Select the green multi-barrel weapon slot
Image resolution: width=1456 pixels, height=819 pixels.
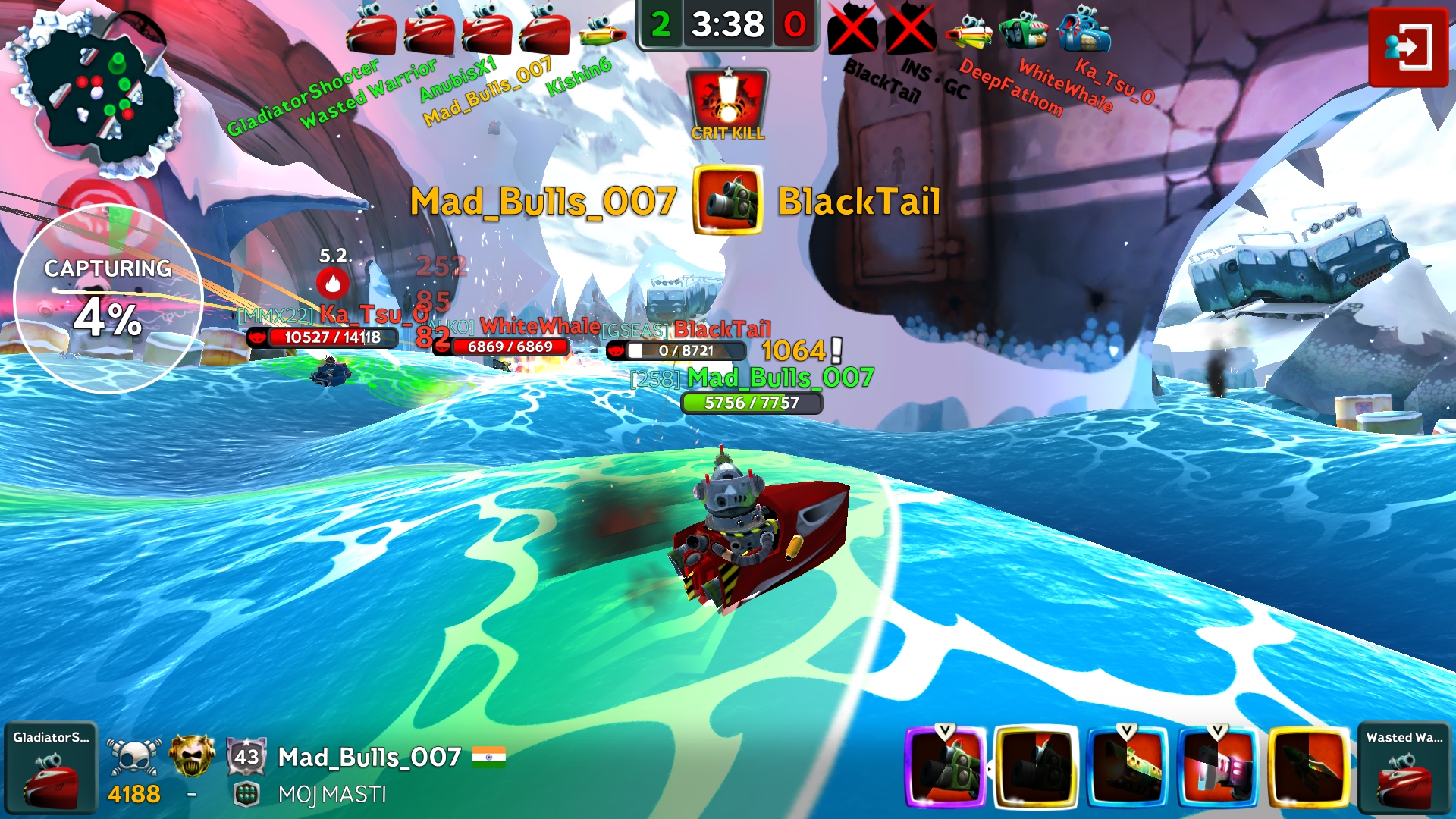(1127, 767)
